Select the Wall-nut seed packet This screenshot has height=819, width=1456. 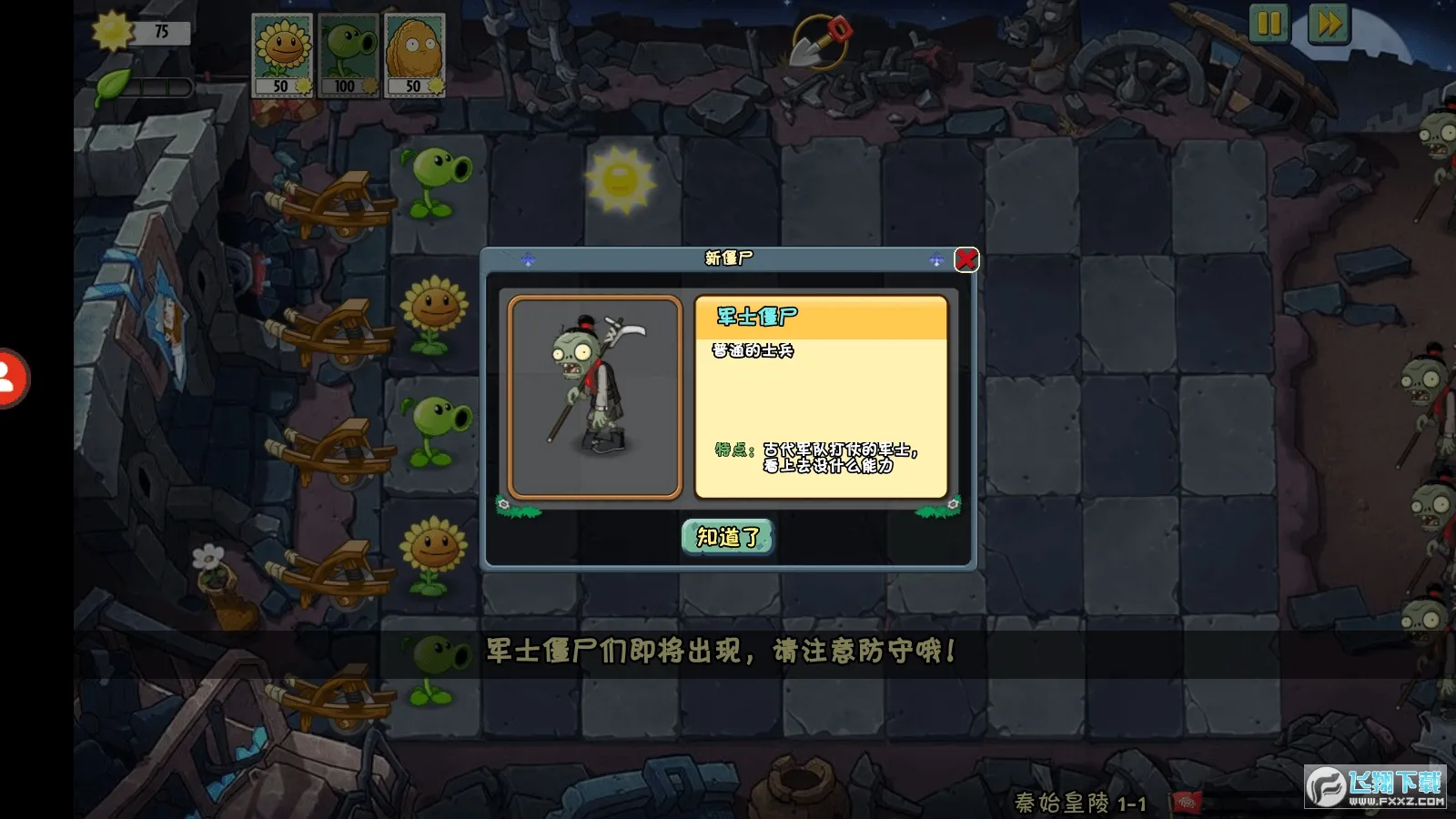(414, 55)
